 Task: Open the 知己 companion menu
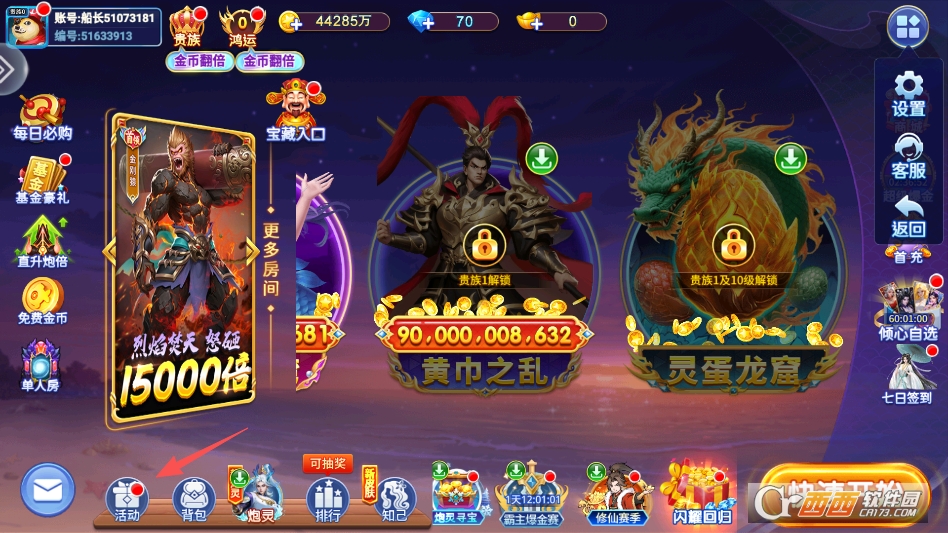tap(394, 497)
